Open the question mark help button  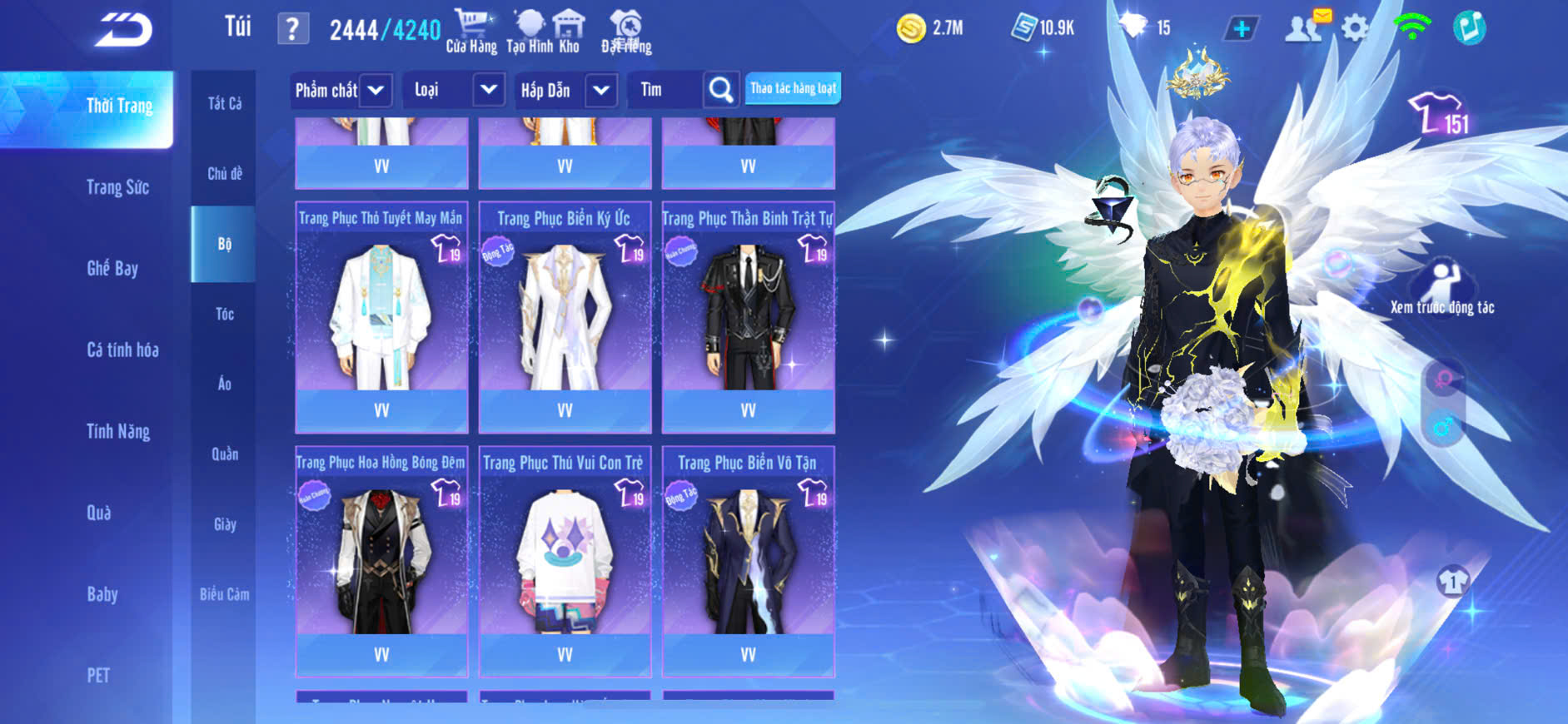(x=292, y=29)
